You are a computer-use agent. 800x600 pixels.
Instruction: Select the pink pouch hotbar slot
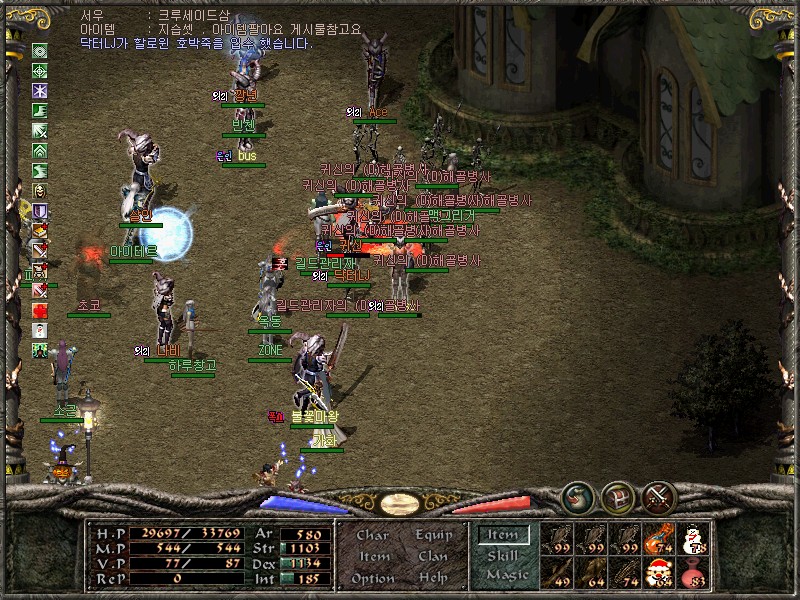(x=692, y=572)
